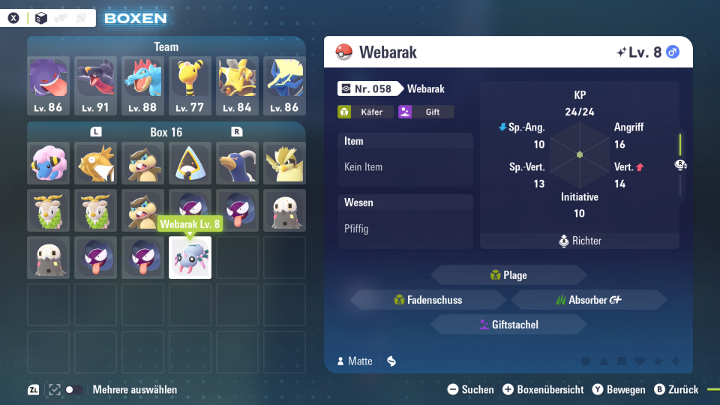Click the Giftstachel move

(x=509, y=324)
